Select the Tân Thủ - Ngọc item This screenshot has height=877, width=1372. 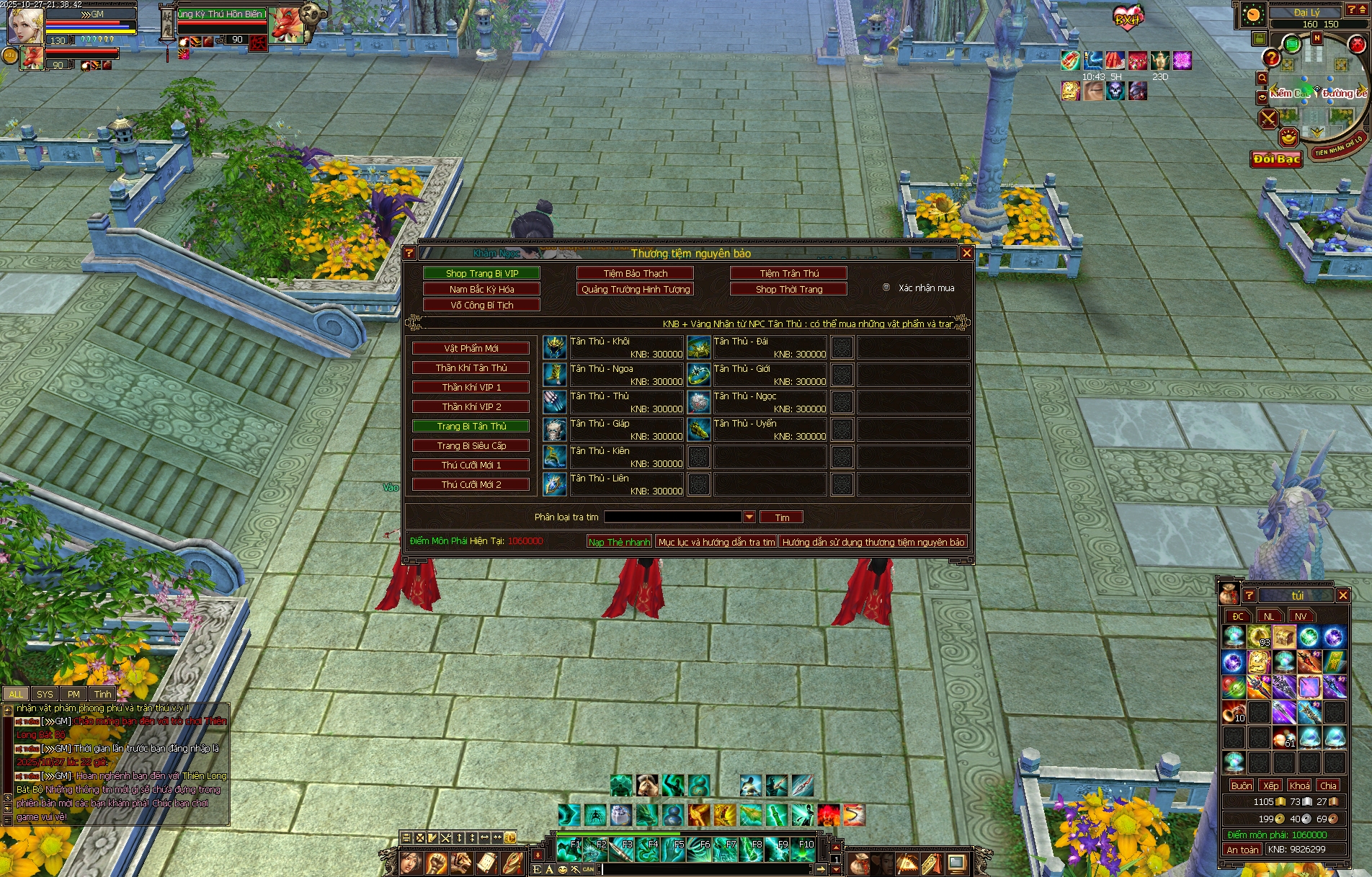tap(698, 402)
